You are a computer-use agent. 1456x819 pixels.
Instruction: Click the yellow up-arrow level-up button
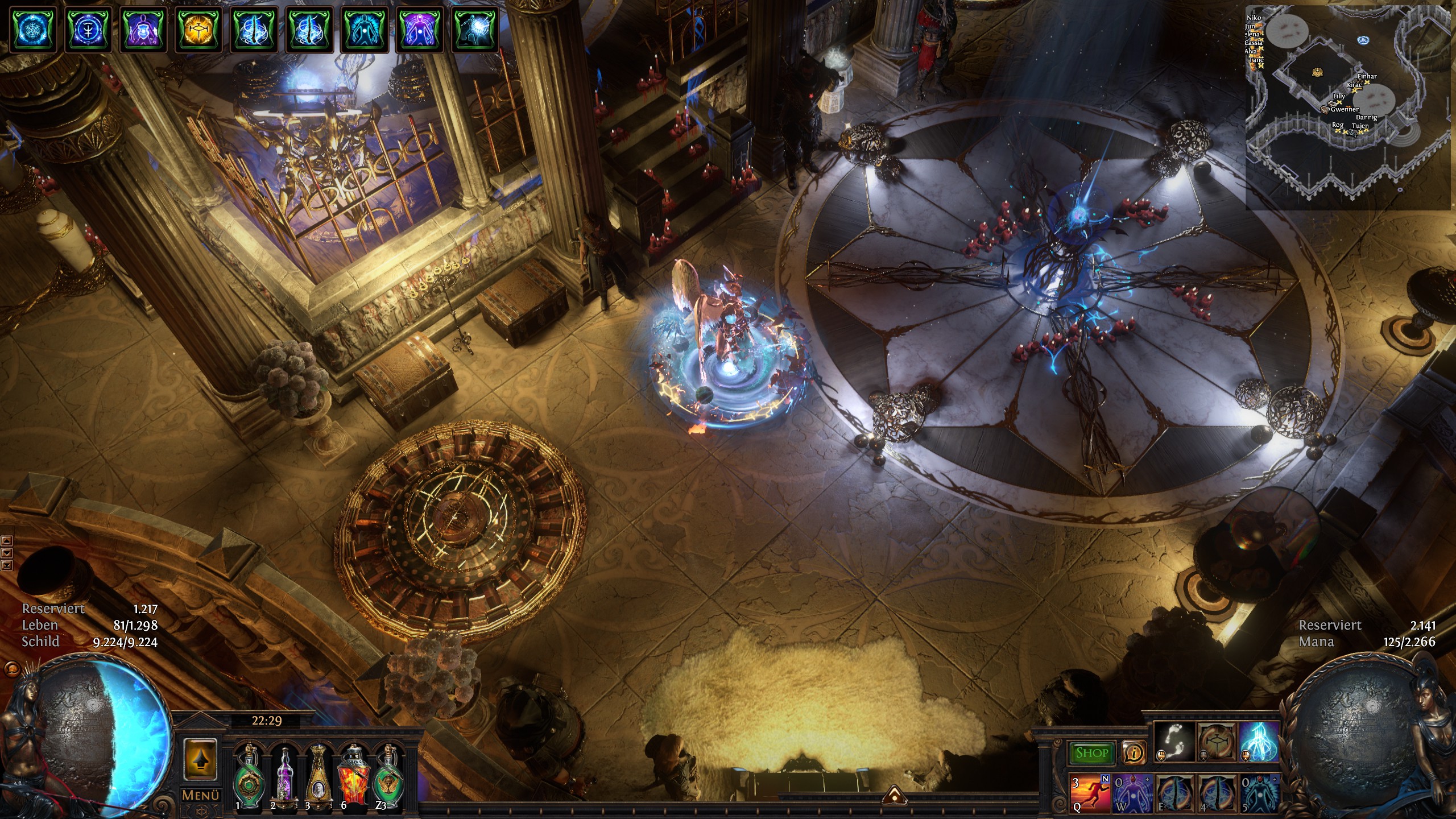click(x=200, y=759)
